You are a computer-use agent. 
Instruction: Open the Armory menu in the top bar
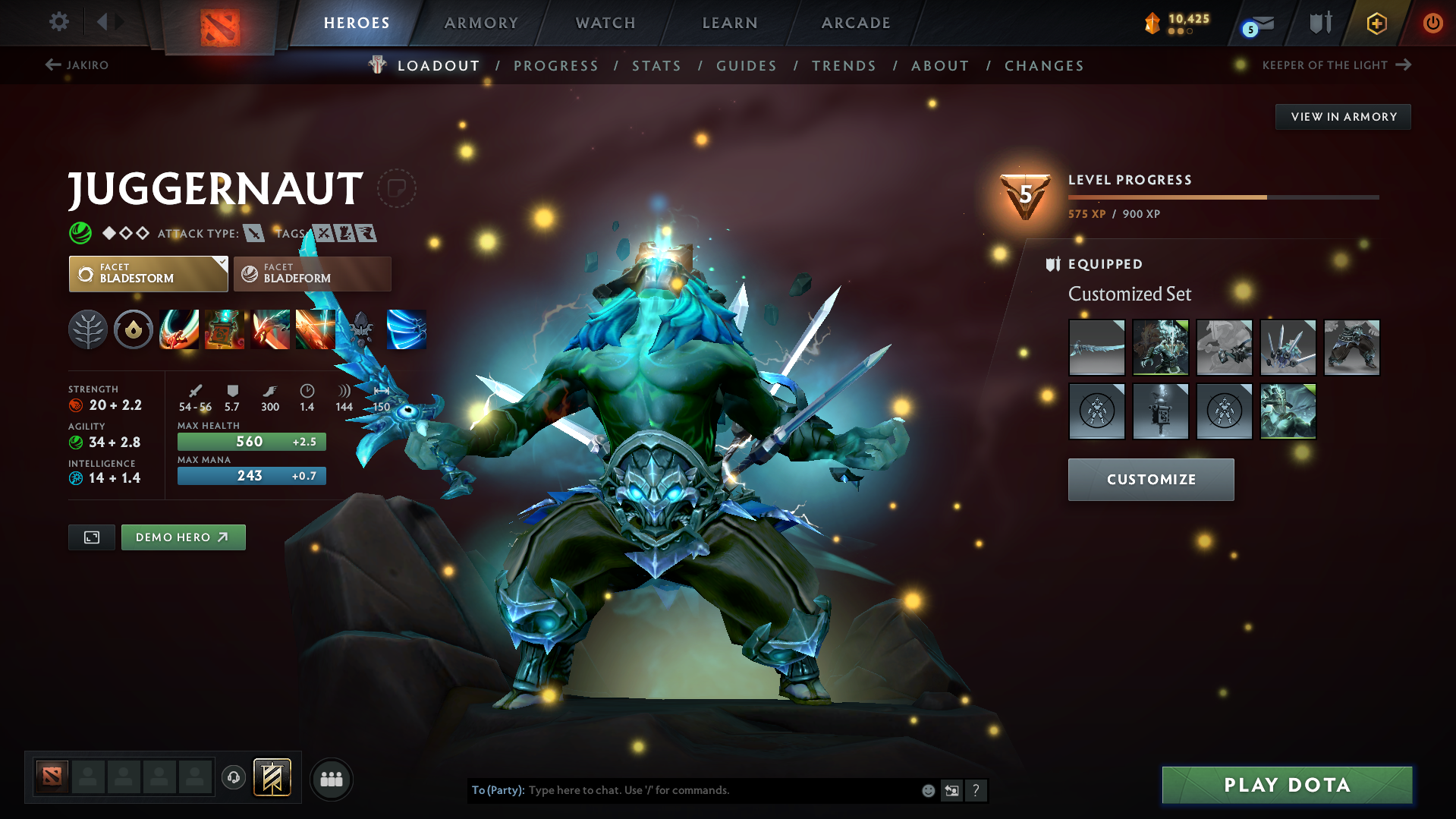click(x=481, y=23)
